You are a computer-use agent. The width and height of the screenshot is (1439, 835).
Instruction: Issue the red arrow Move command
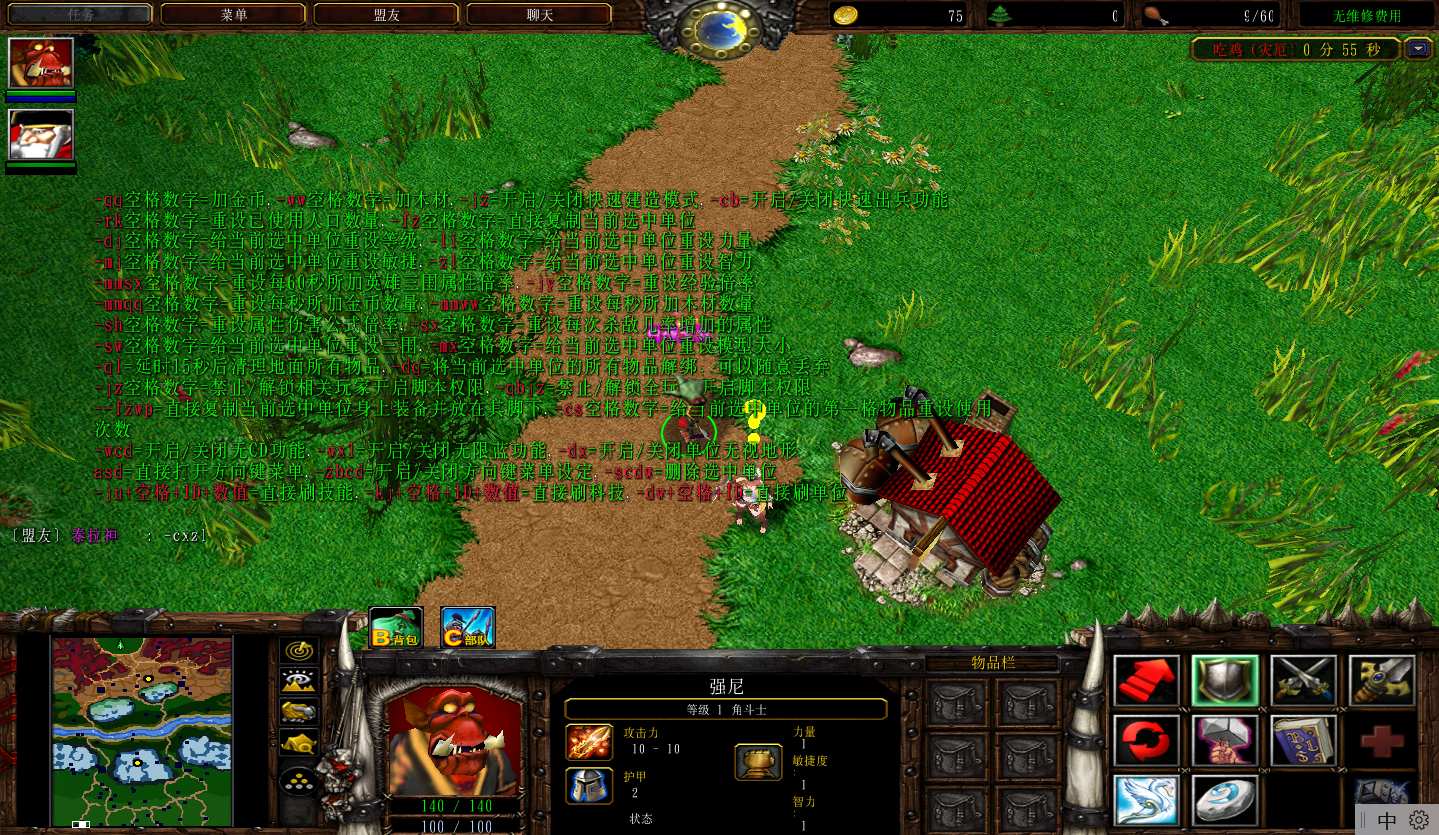point(1146,681)
